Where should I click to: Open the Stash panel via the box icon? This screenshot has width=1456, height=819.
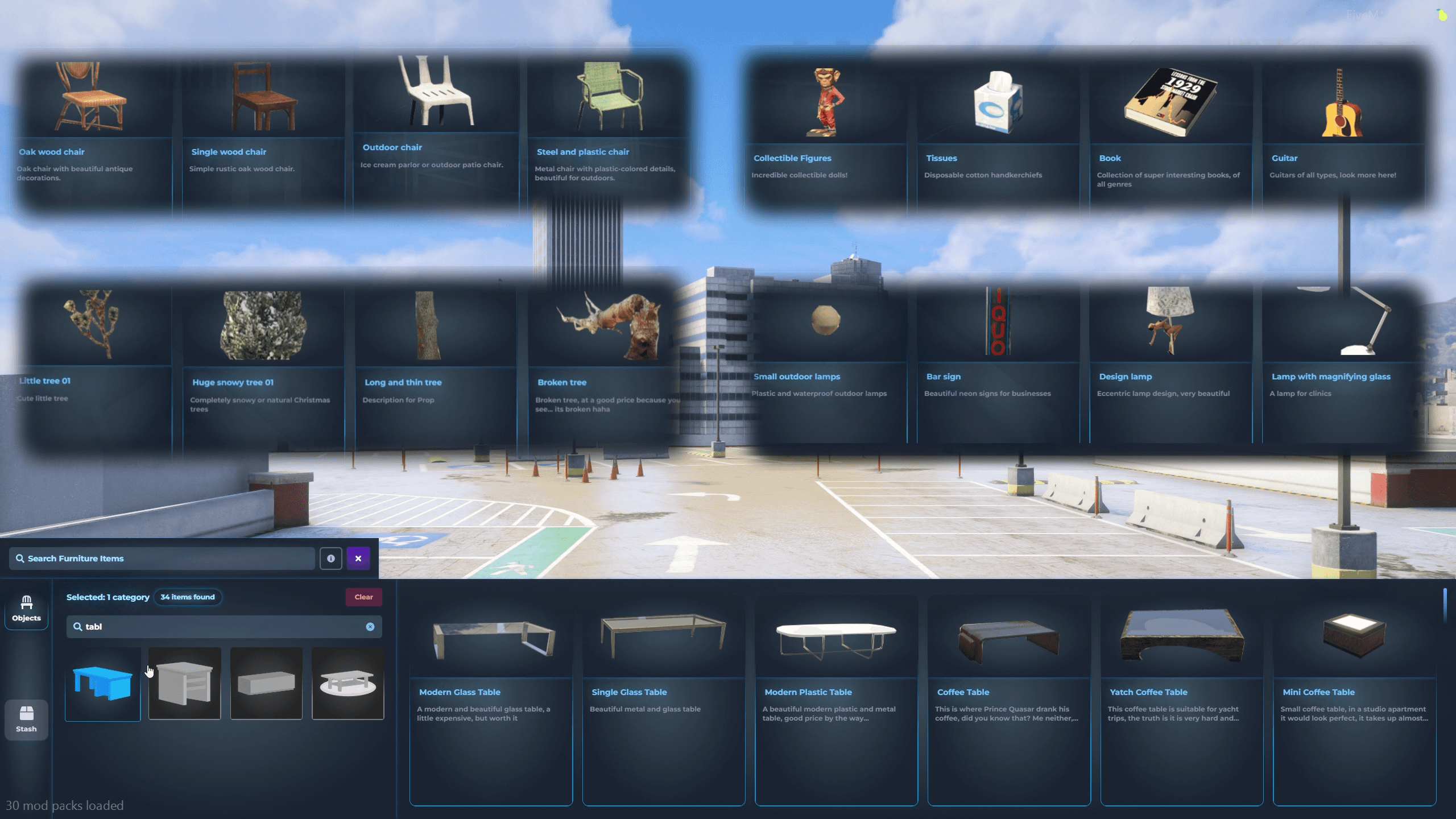26,718
